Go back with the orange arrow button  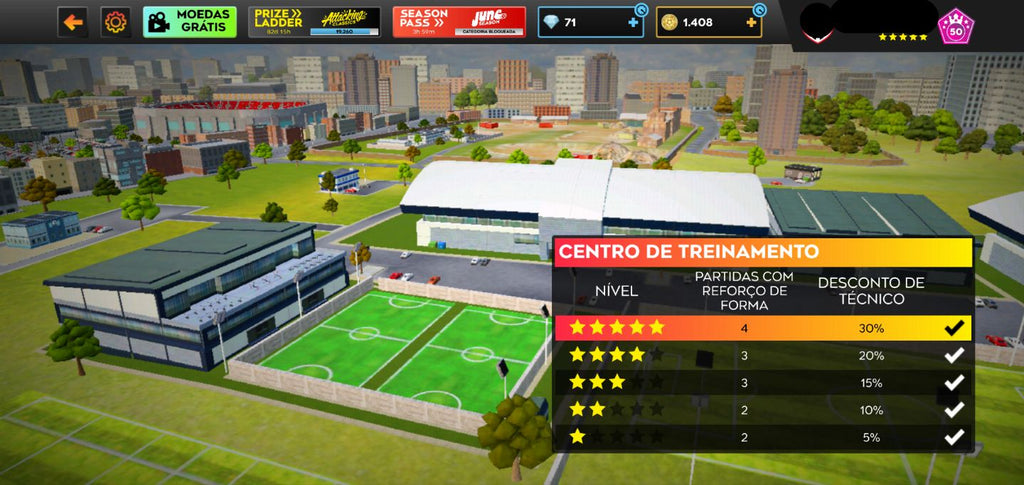[72, 21]
